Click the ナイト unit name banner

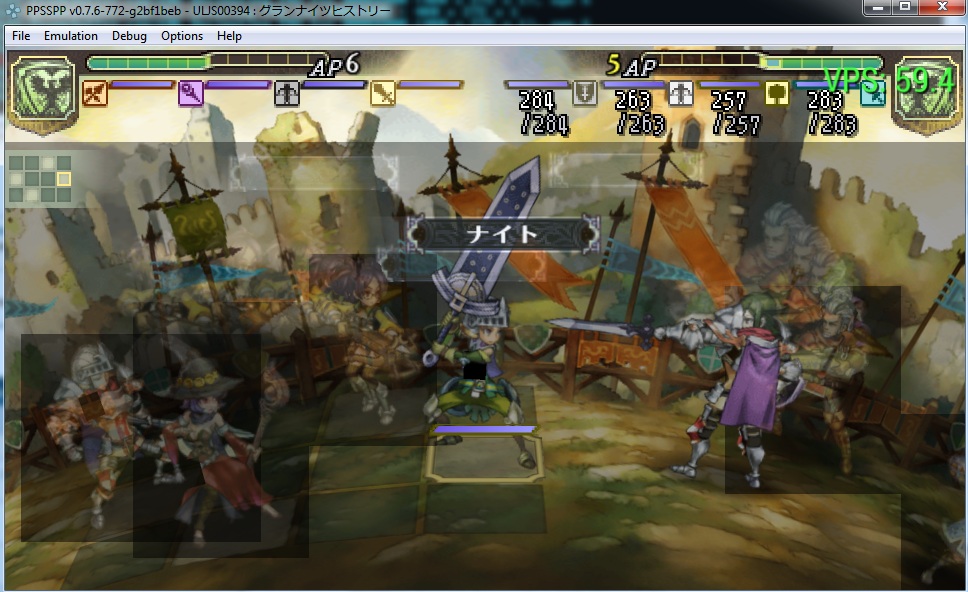click(x=504, y=234)
